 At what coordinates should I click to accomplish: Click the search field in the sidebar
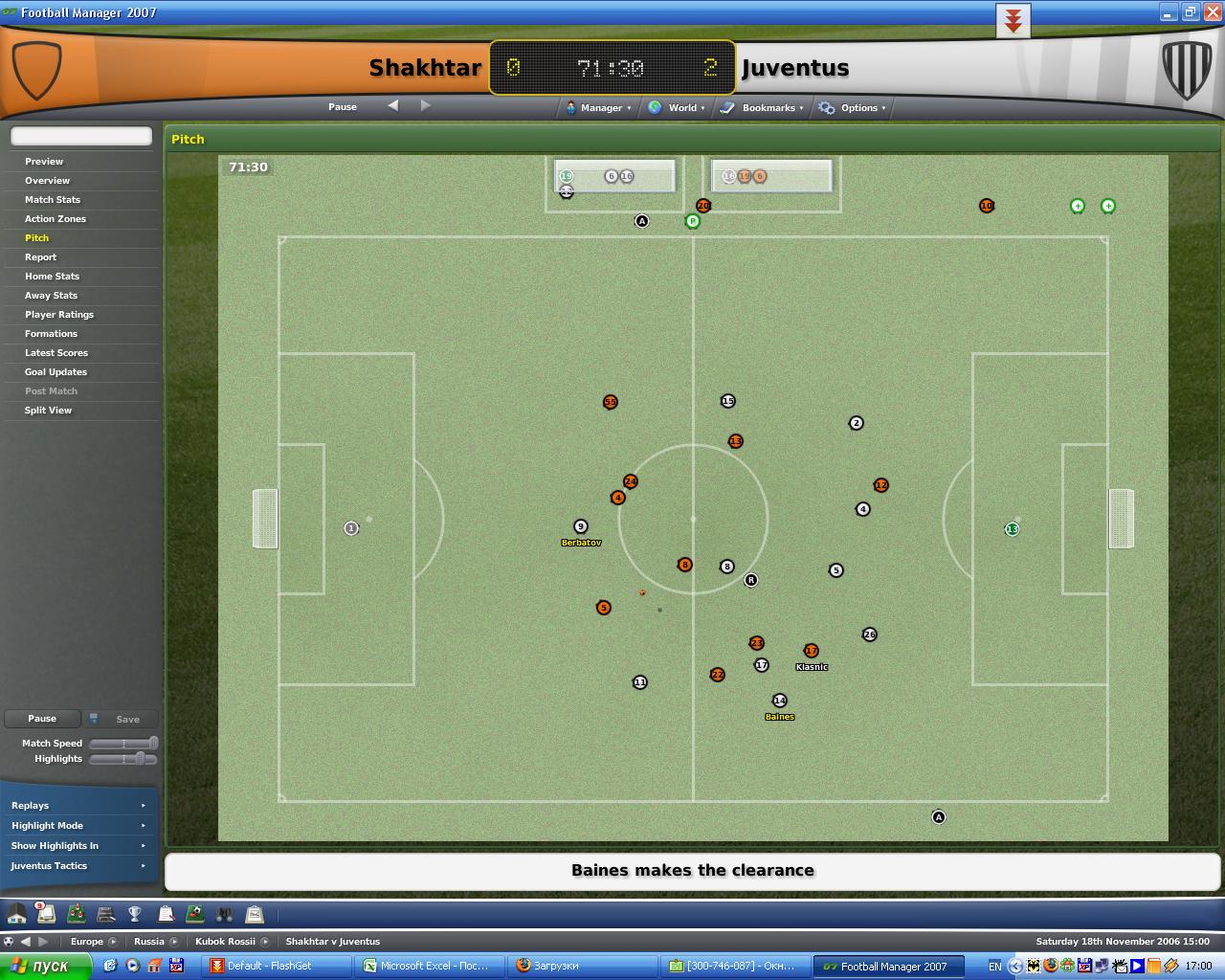point(81,136)
